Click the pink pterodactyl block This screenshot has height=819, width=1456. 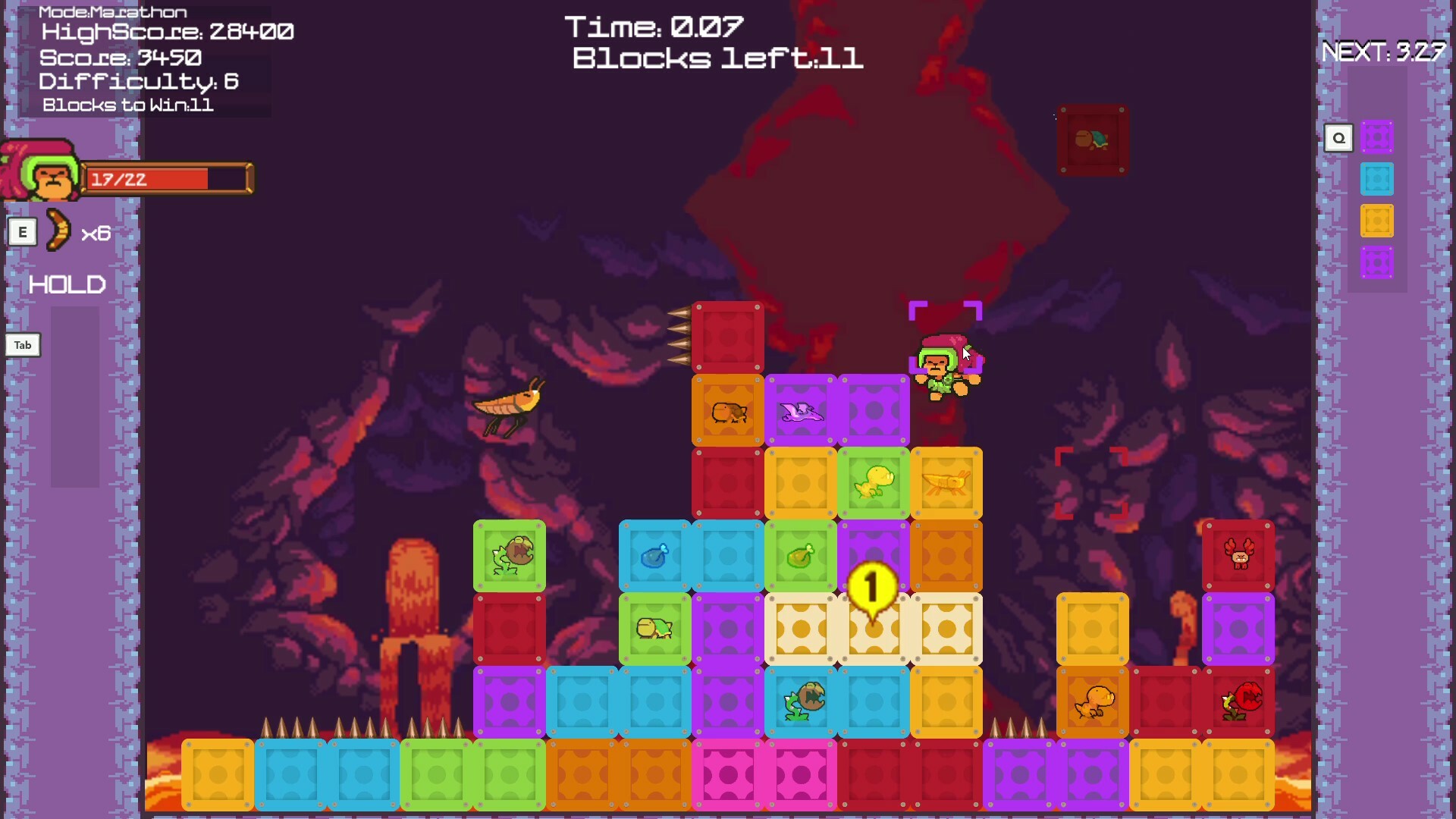point(801,410)
